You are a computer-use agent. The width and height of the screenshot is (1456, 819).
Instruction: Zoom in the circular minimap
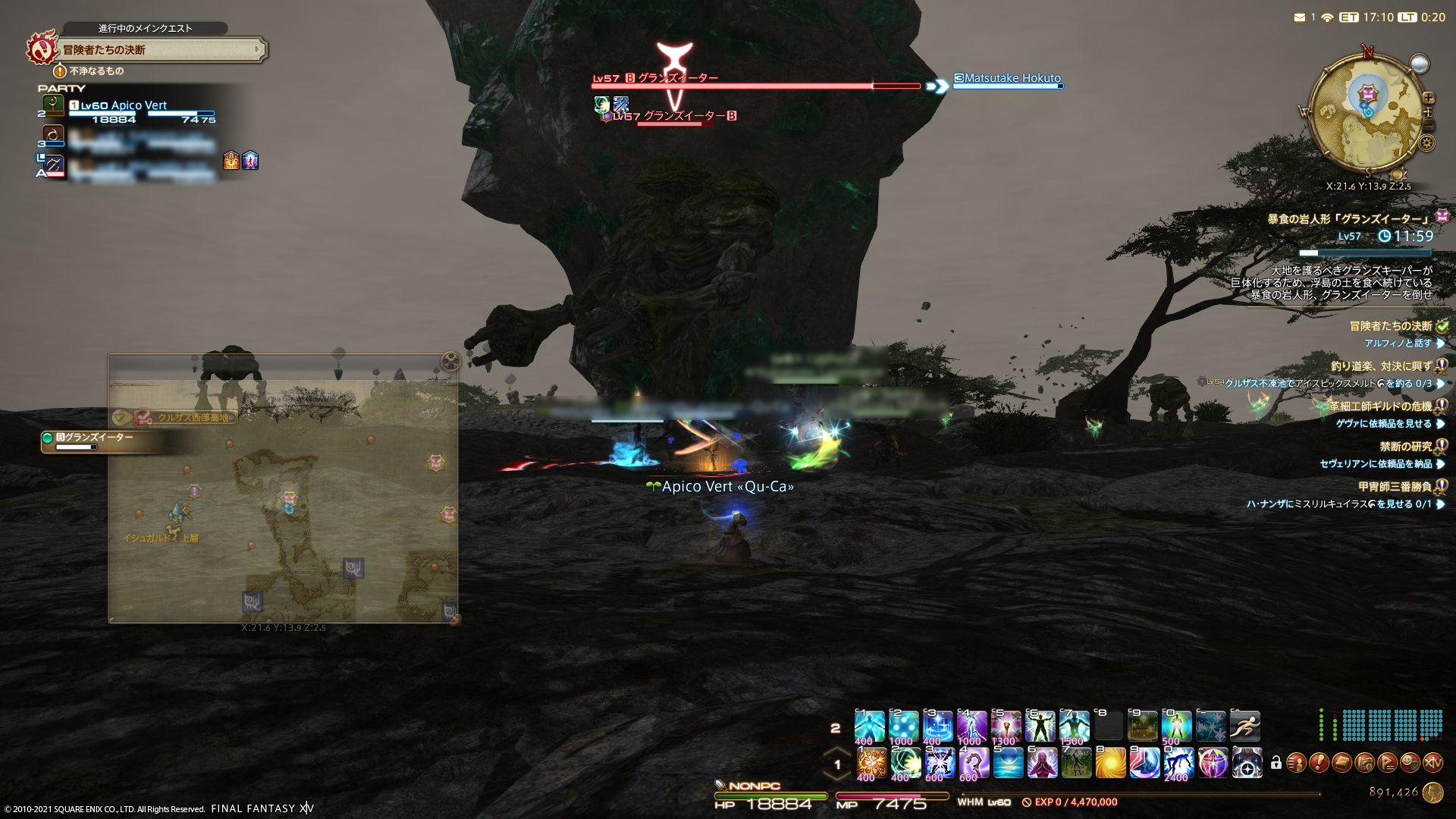click(x=1429, y=99)
